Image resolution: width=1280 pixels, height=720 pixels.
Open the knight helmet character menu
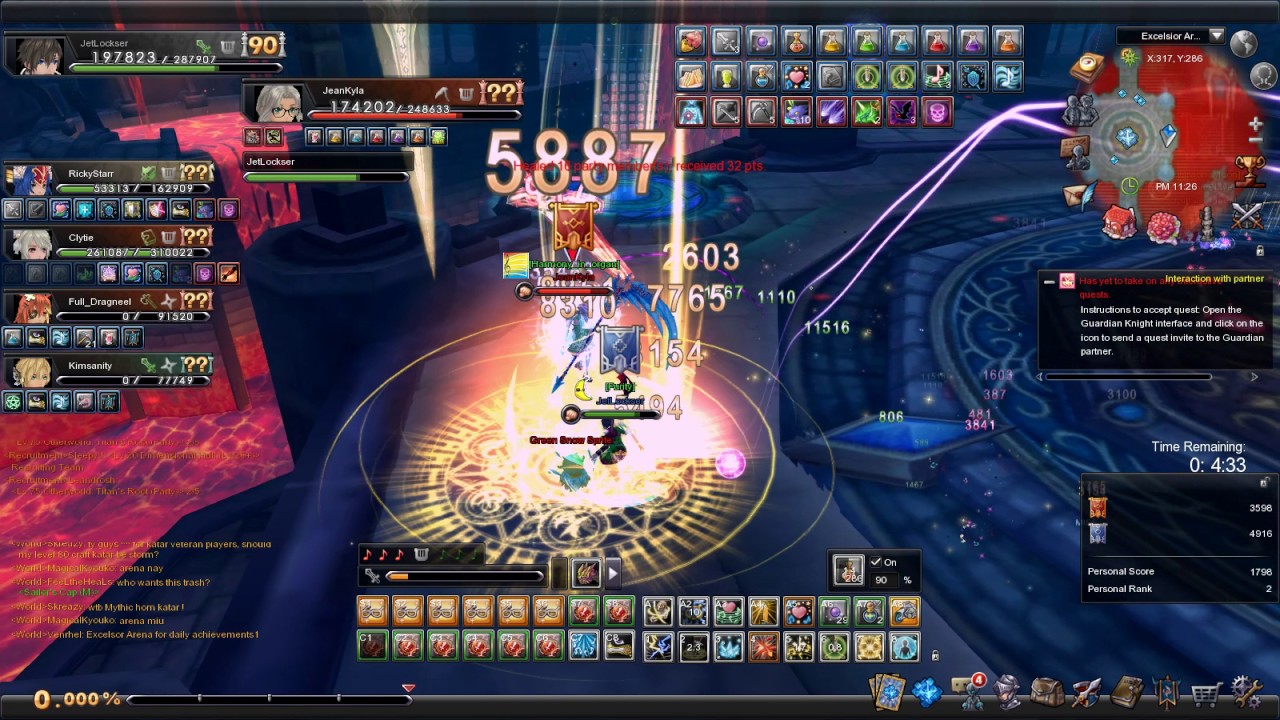[x=1009, y=691]
